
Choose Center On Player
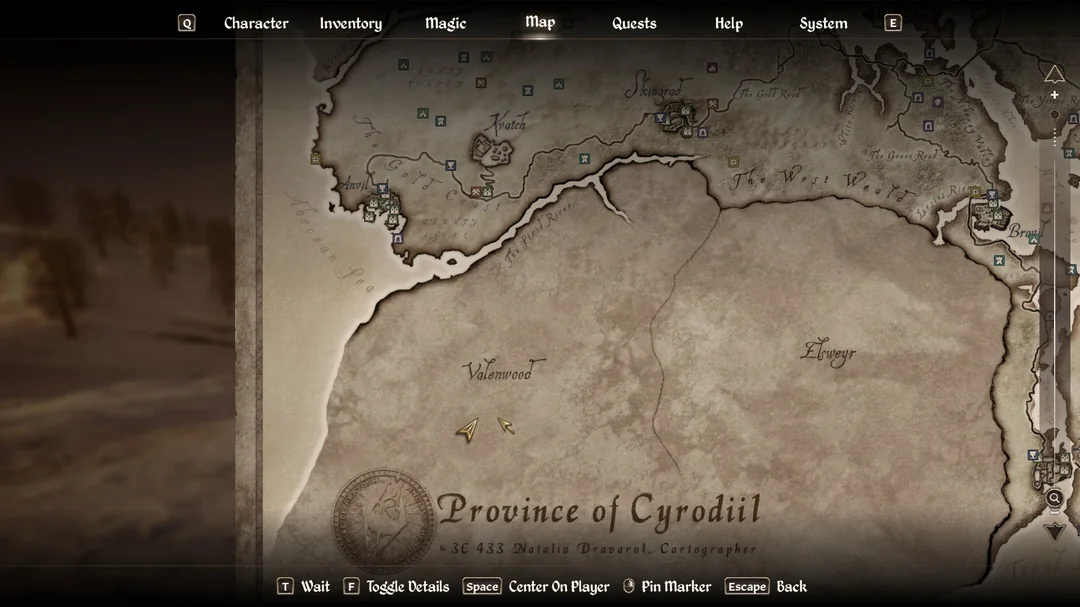[x=558, y=587]
